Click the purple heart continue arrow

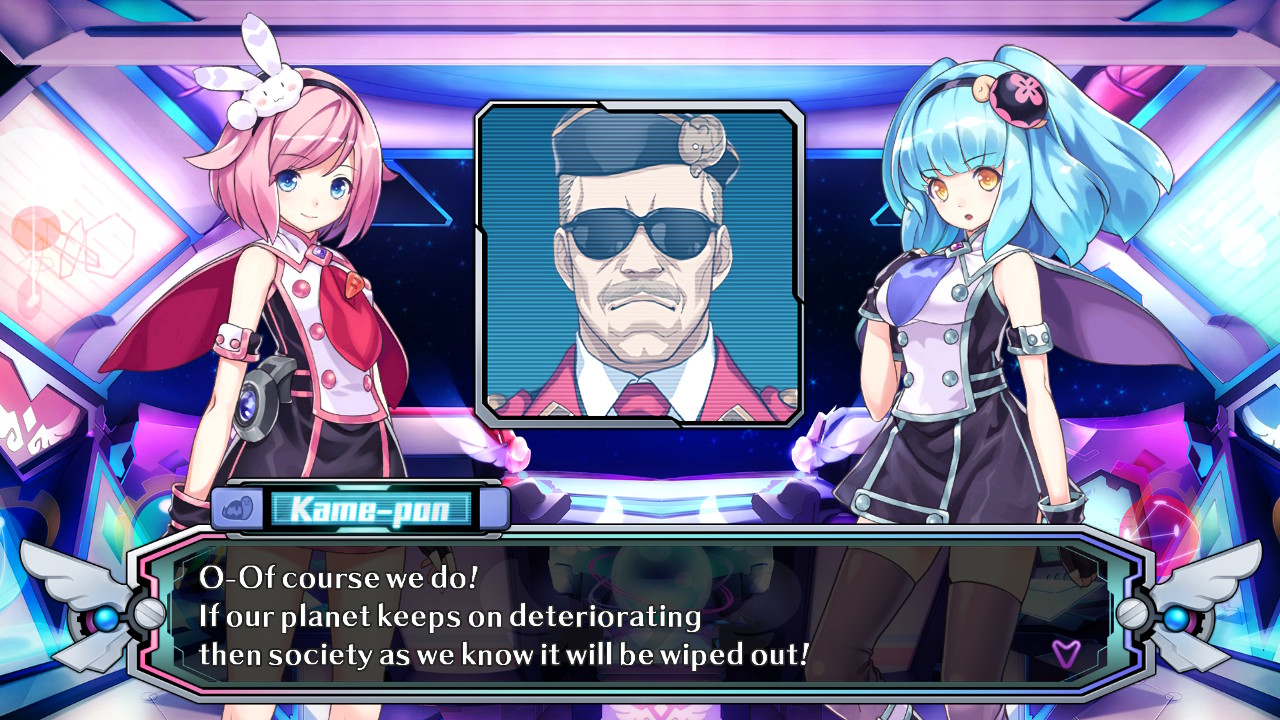pyautogui.click(x=1065, y=653)
